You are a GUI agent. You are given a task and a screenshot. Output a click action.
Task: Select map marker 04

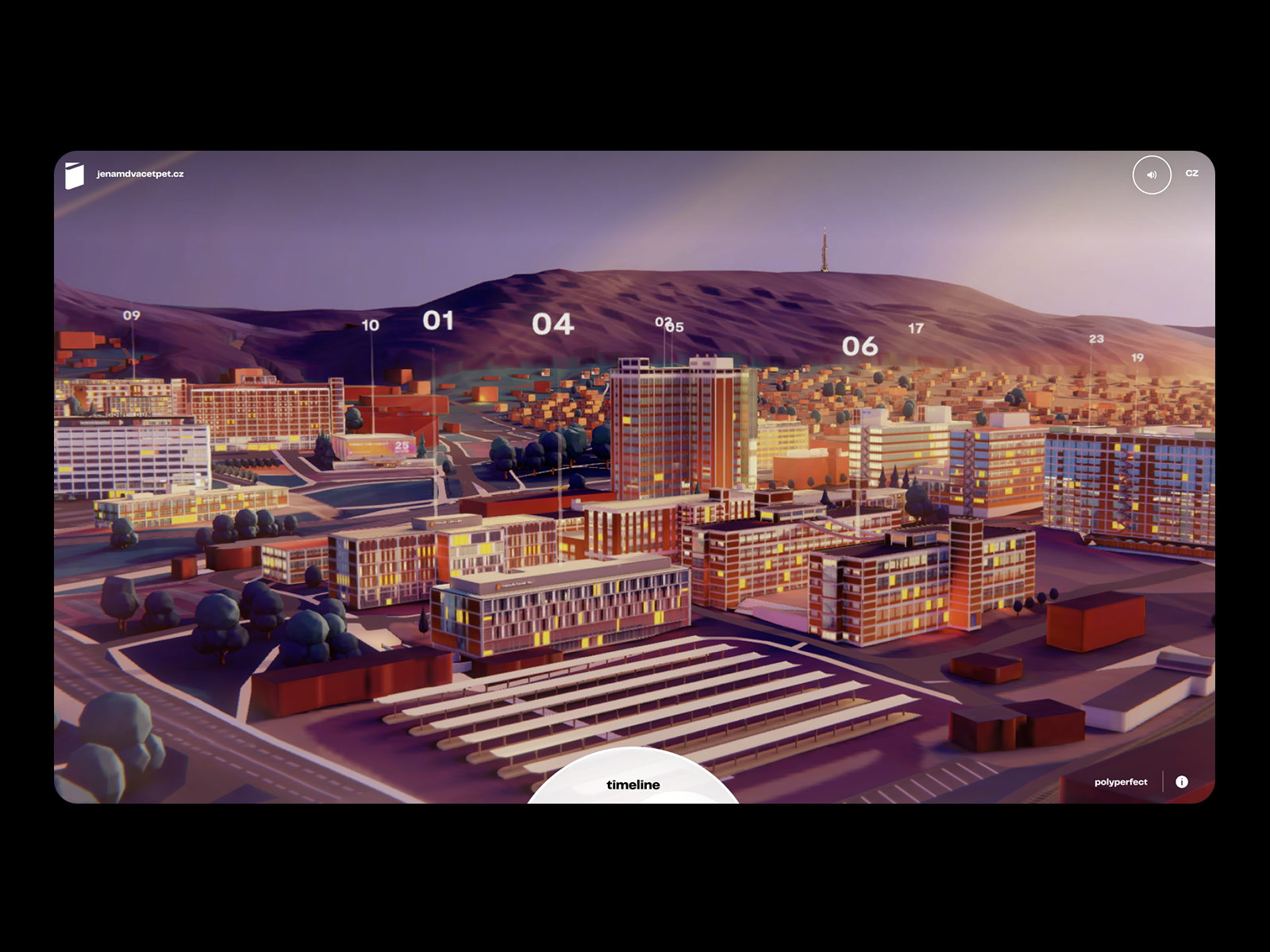(552, 324)
